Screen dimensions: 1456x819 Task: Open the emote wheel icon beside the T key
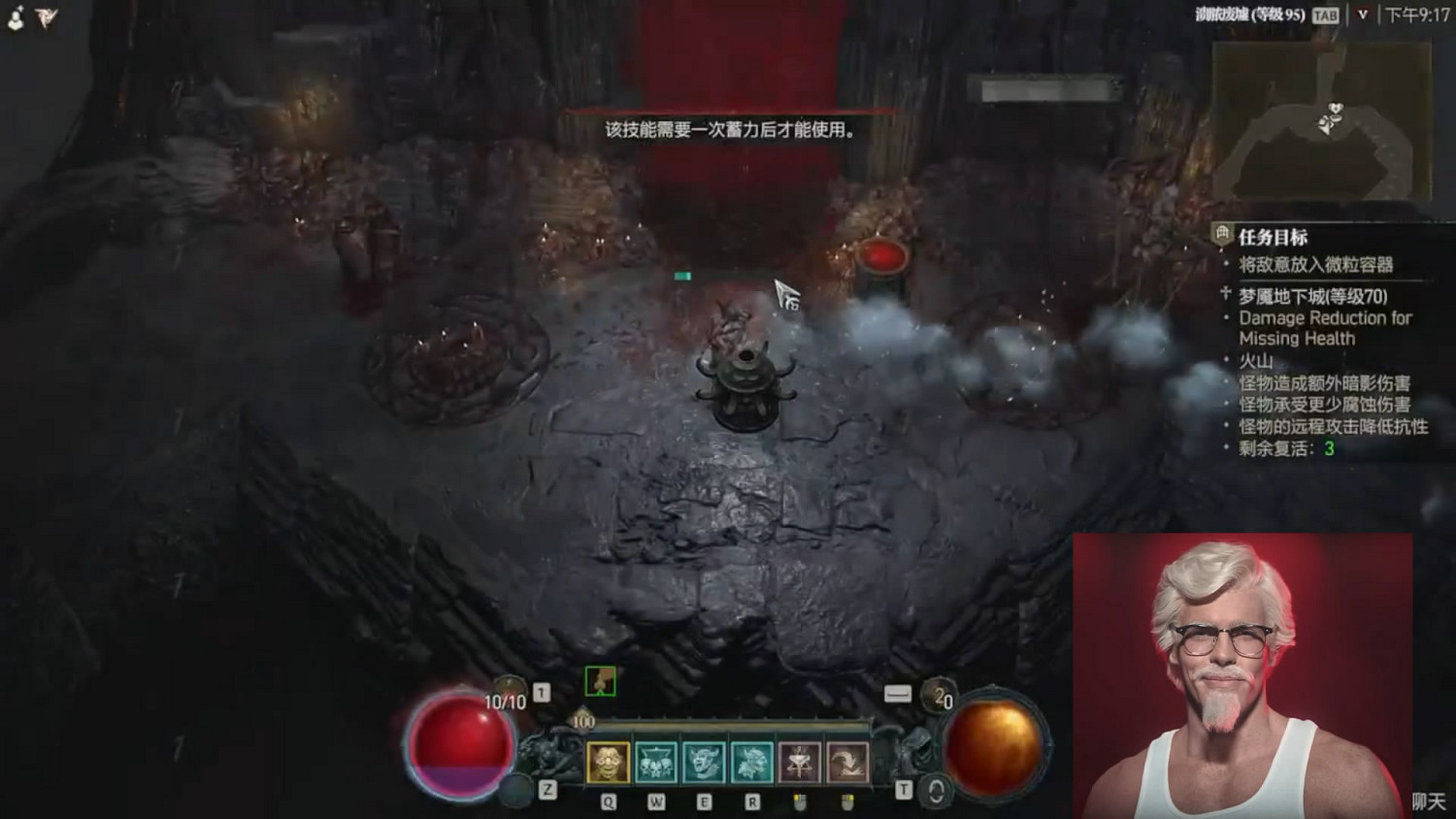coord(933,791)
